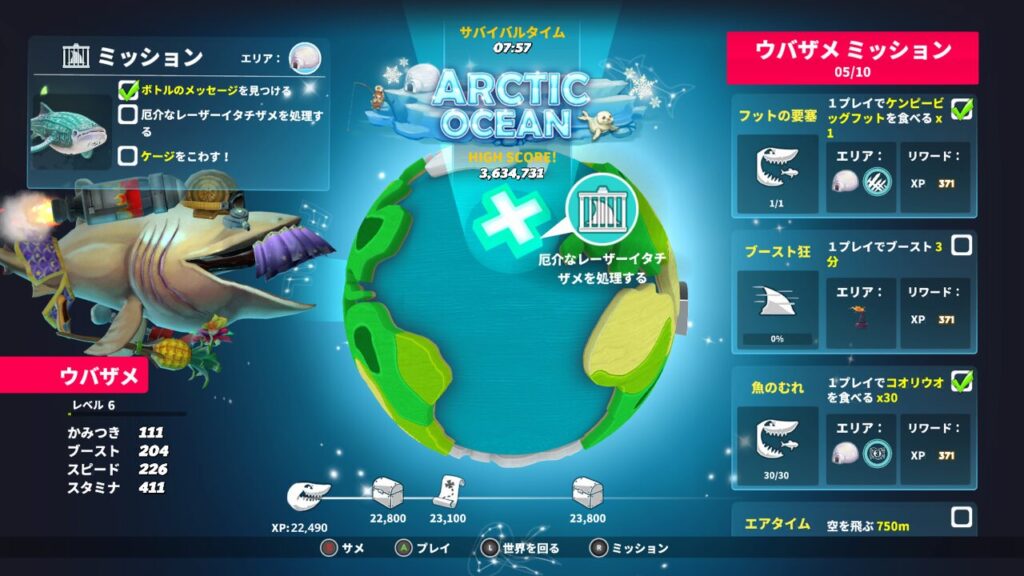Screen dimensions: 1024x576
Task: Toggle the ケージをこわす checkbox
Action: point(128,155)
